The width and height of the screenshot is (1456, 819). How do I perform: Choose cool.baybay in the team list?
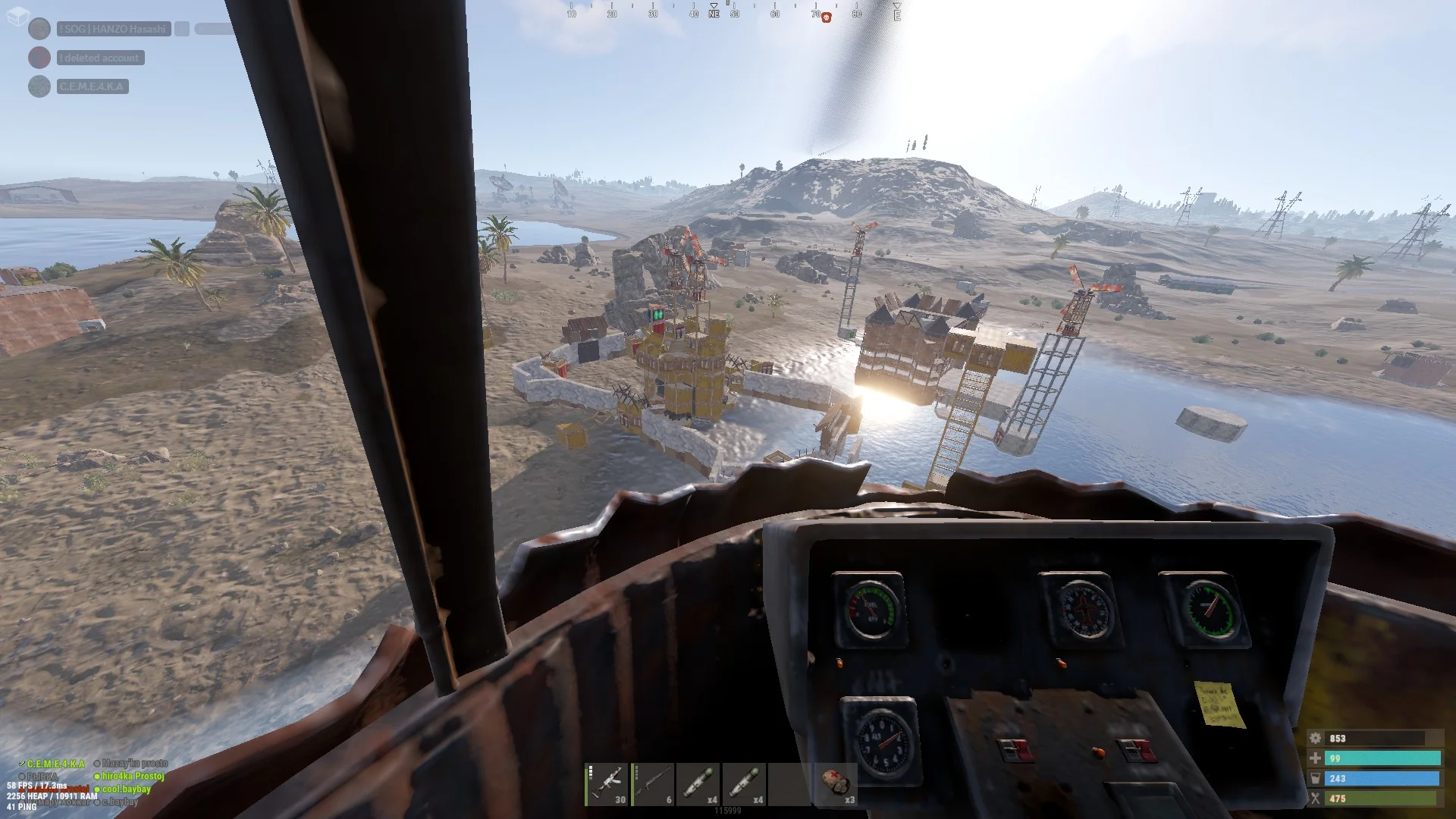tap(126, 789)
